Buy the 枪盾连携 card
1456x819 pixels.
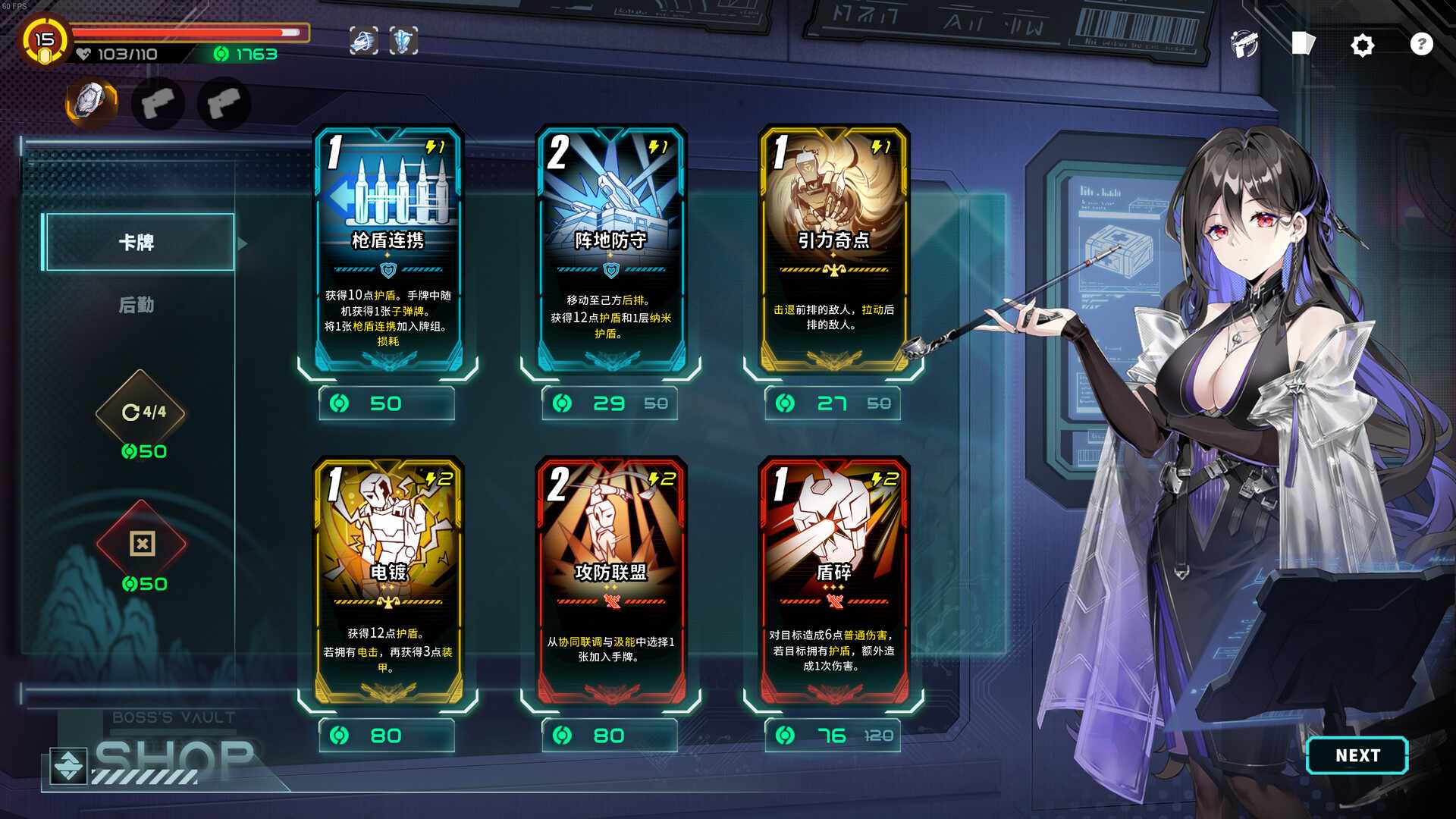point(388,250)
